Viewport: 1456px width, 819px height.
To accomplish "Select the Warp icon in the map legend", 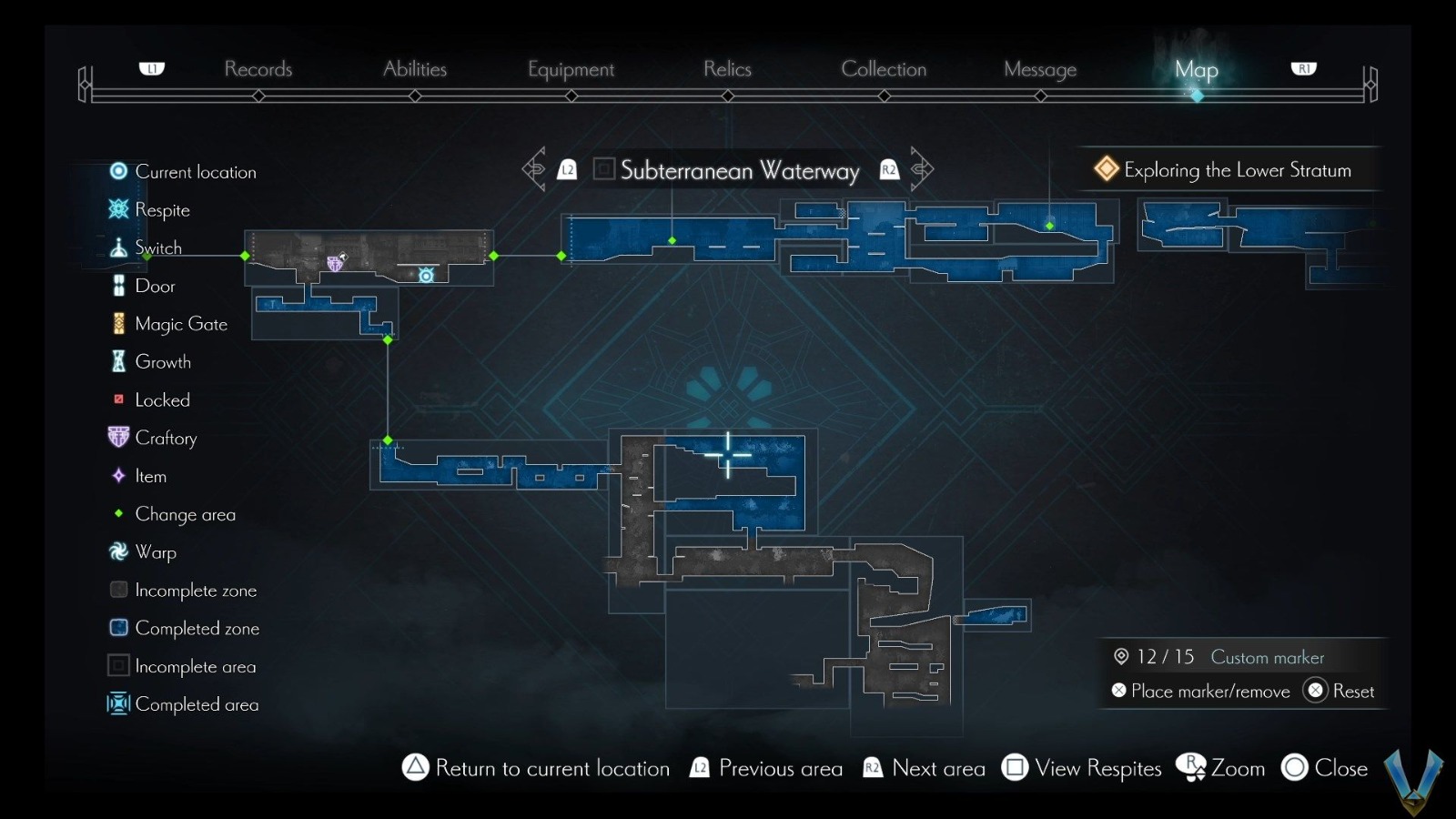I will pyautogui.click(x=118, y=551).
